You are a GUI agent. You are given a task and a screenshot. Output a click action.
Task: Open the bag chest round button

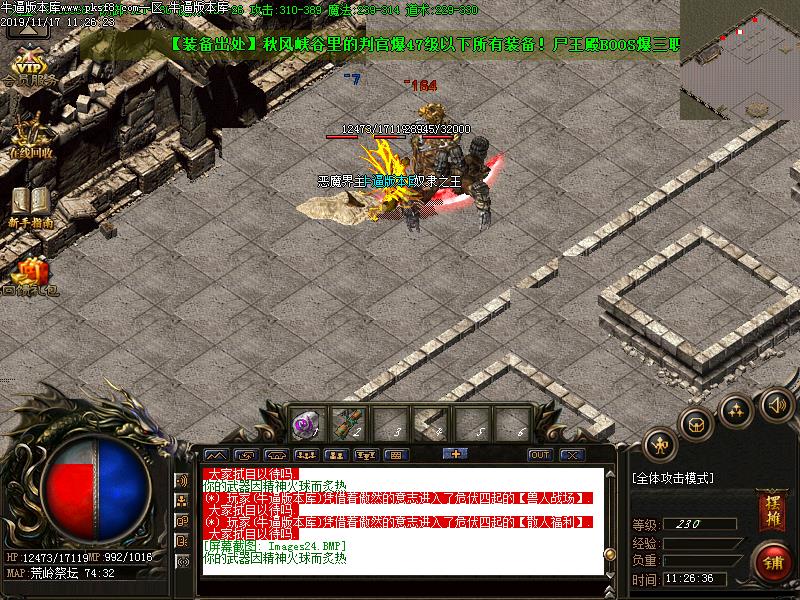[x=696, y=423]
